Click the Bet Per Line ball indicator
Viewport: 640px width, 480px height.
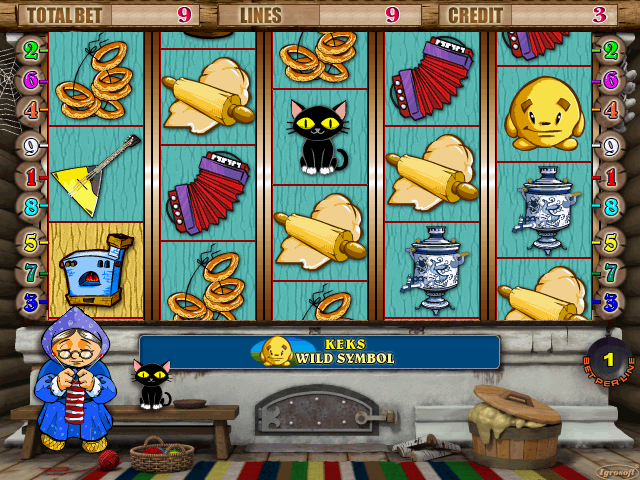[608, 359]
